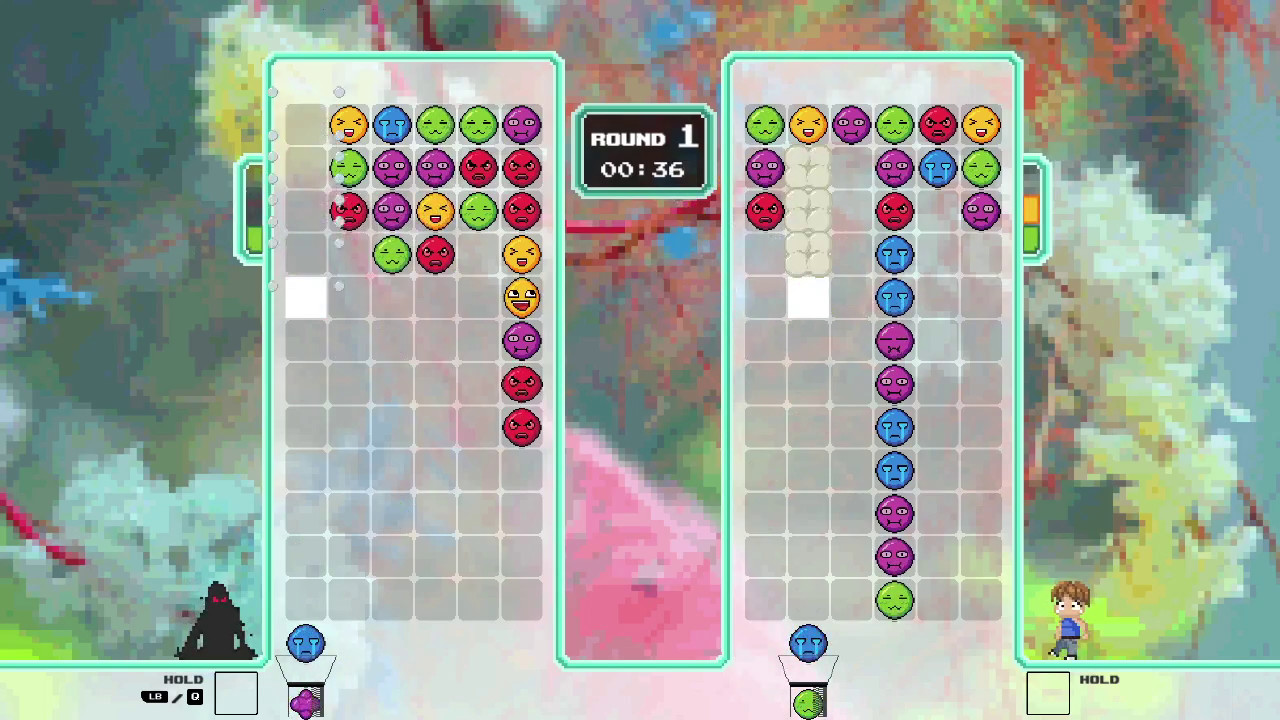Click the HOLD label on the left side
The image size is (1280, 720).
point(183,679)
